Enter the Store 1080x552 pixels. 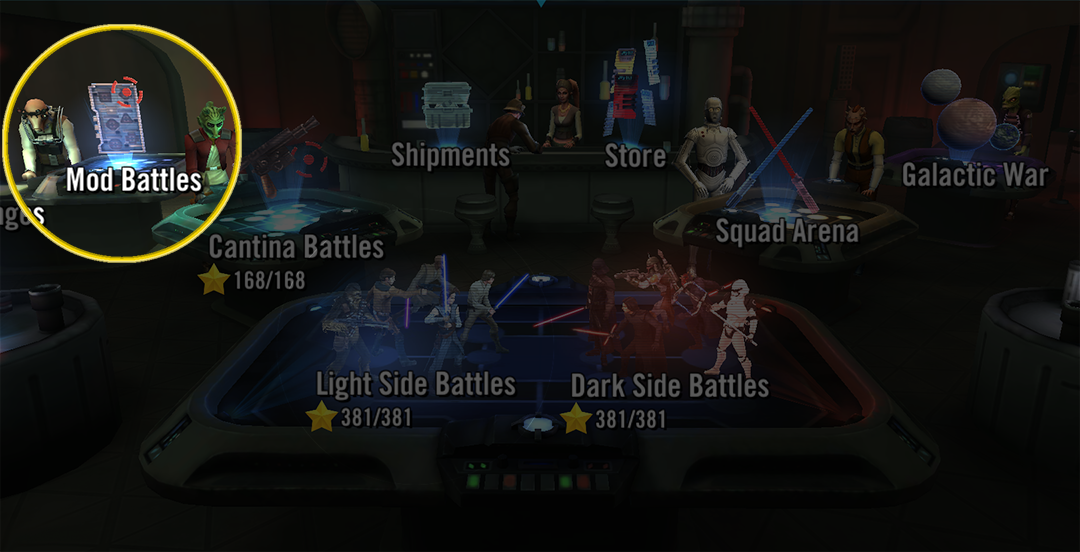(x=635, y=155)
